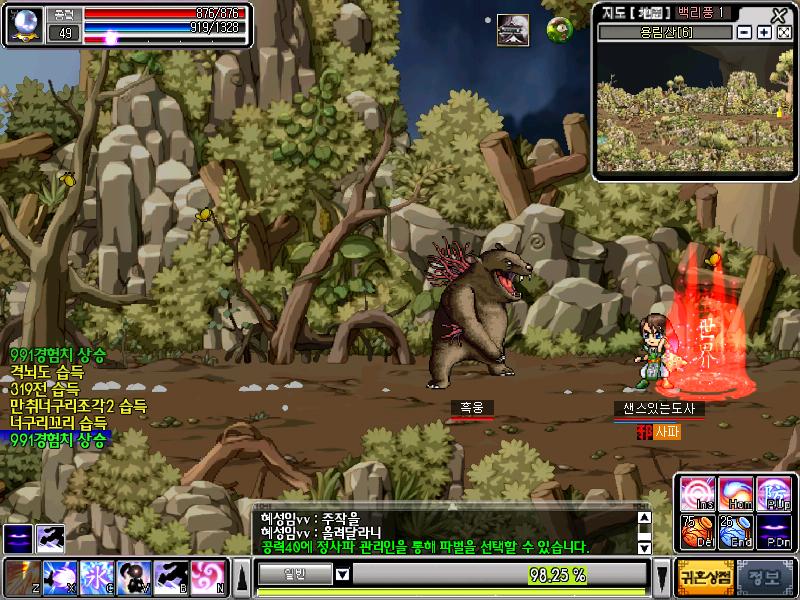Expand the minimap to full size
The height and width of the screenshot is (600, 800).
click(x=784, y=33)
